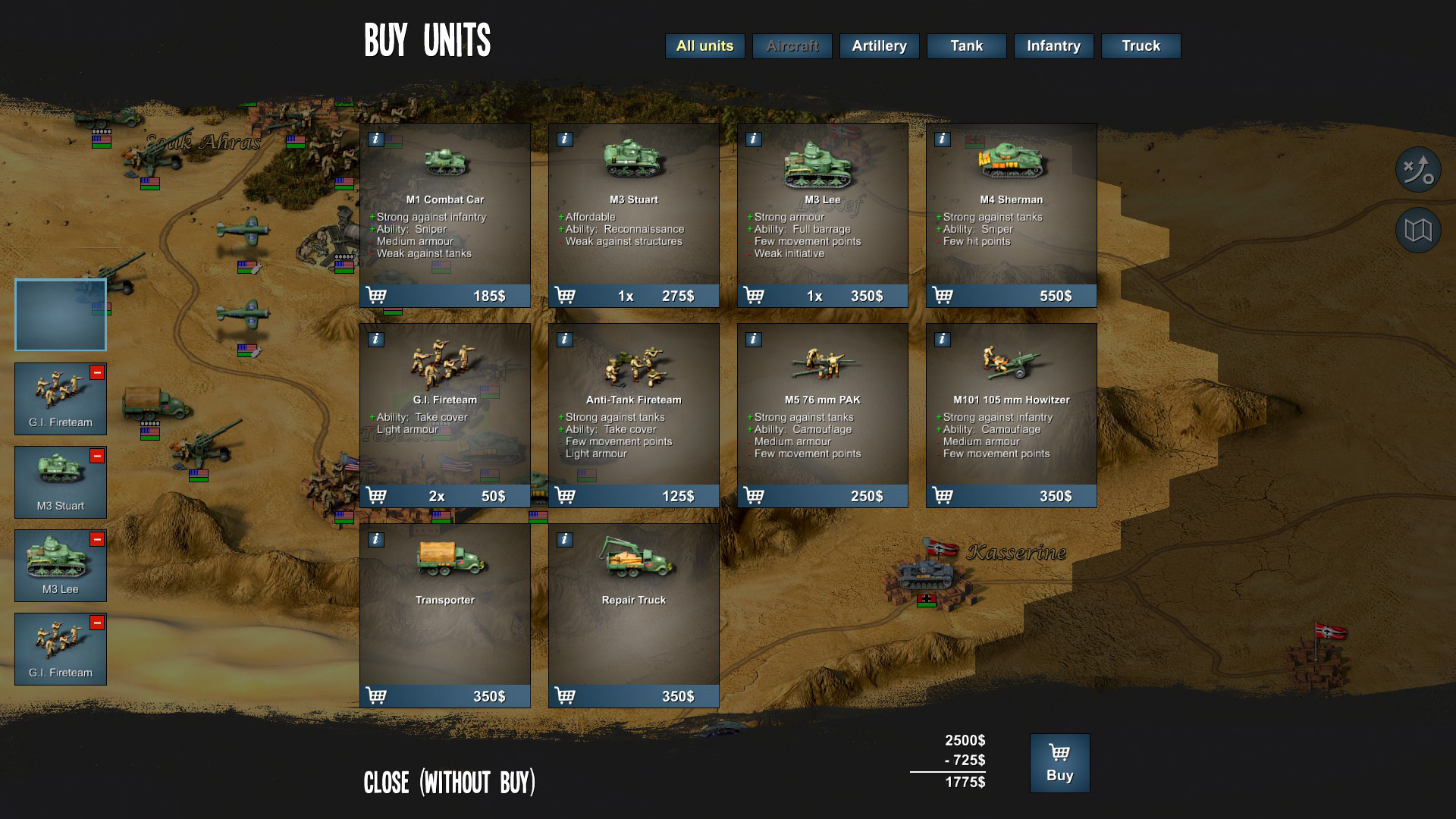View info on the G.I. Fireteam card
The height and width of the screenshot is (819, 1456).
click(375, 340)
